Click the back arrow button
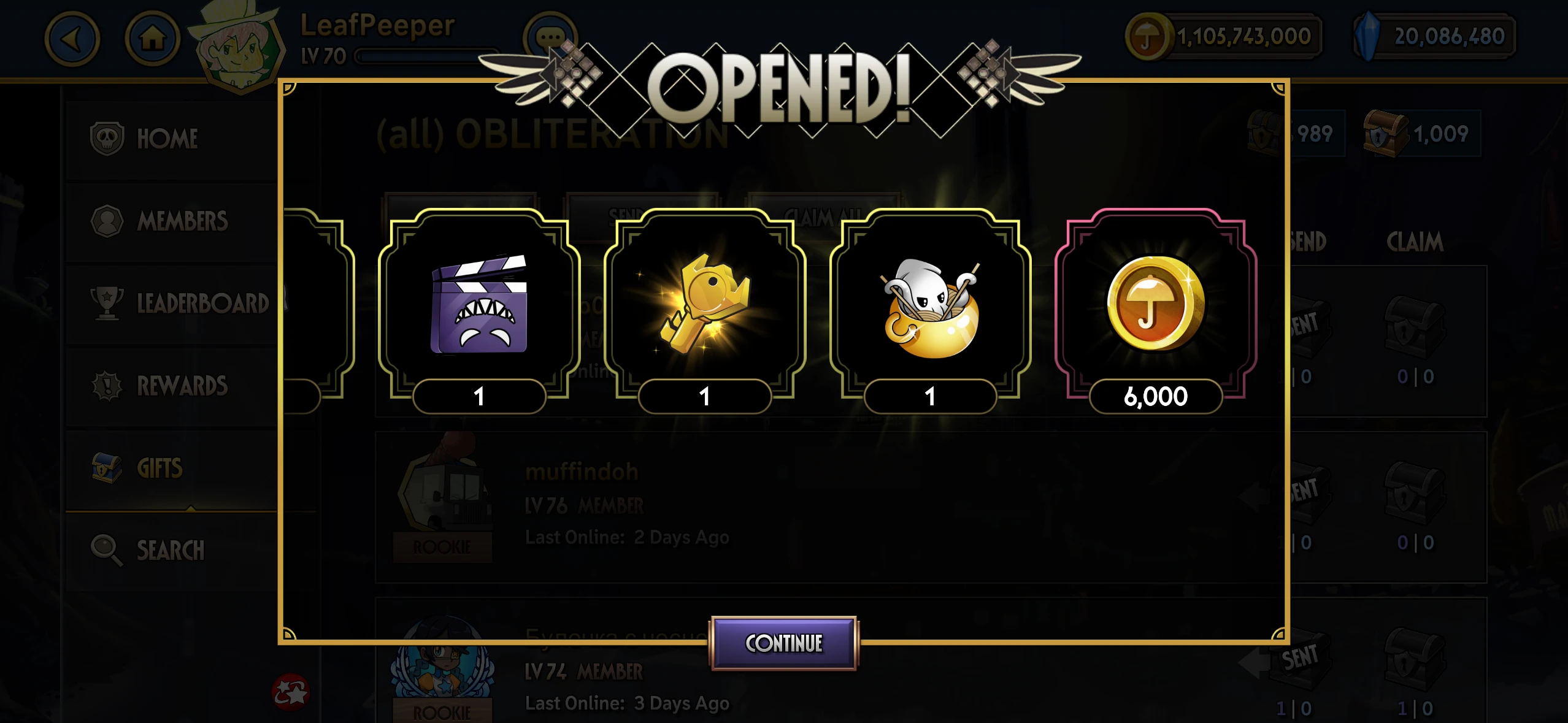The image size is (1568, 723). tap(72, 39)
